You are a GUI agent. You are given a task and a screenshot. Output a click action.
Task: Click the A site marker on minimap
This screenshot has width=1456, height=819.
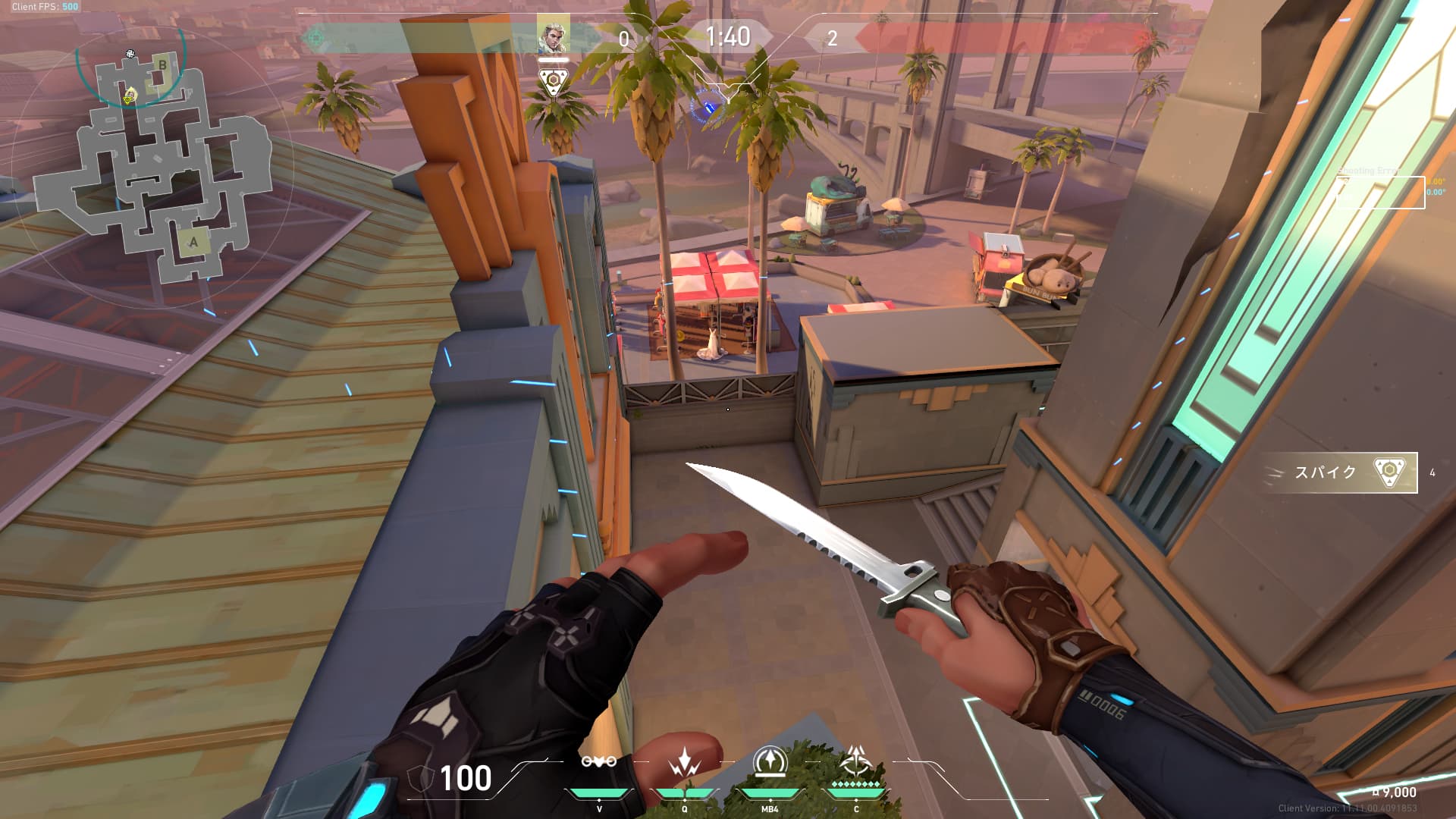coord(193,242)
